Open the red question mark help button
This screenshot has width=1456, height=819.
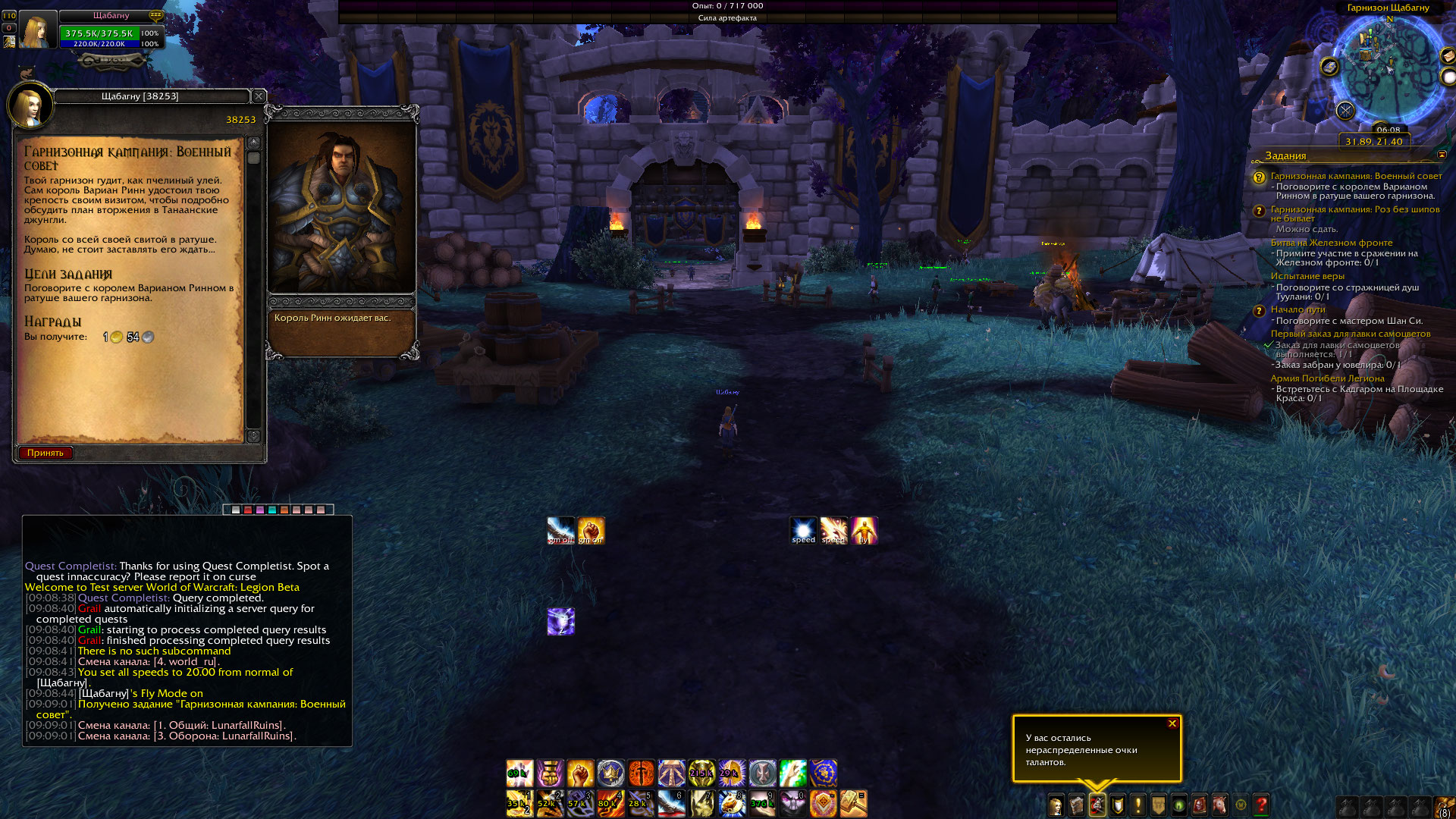tap(1261, 805)
